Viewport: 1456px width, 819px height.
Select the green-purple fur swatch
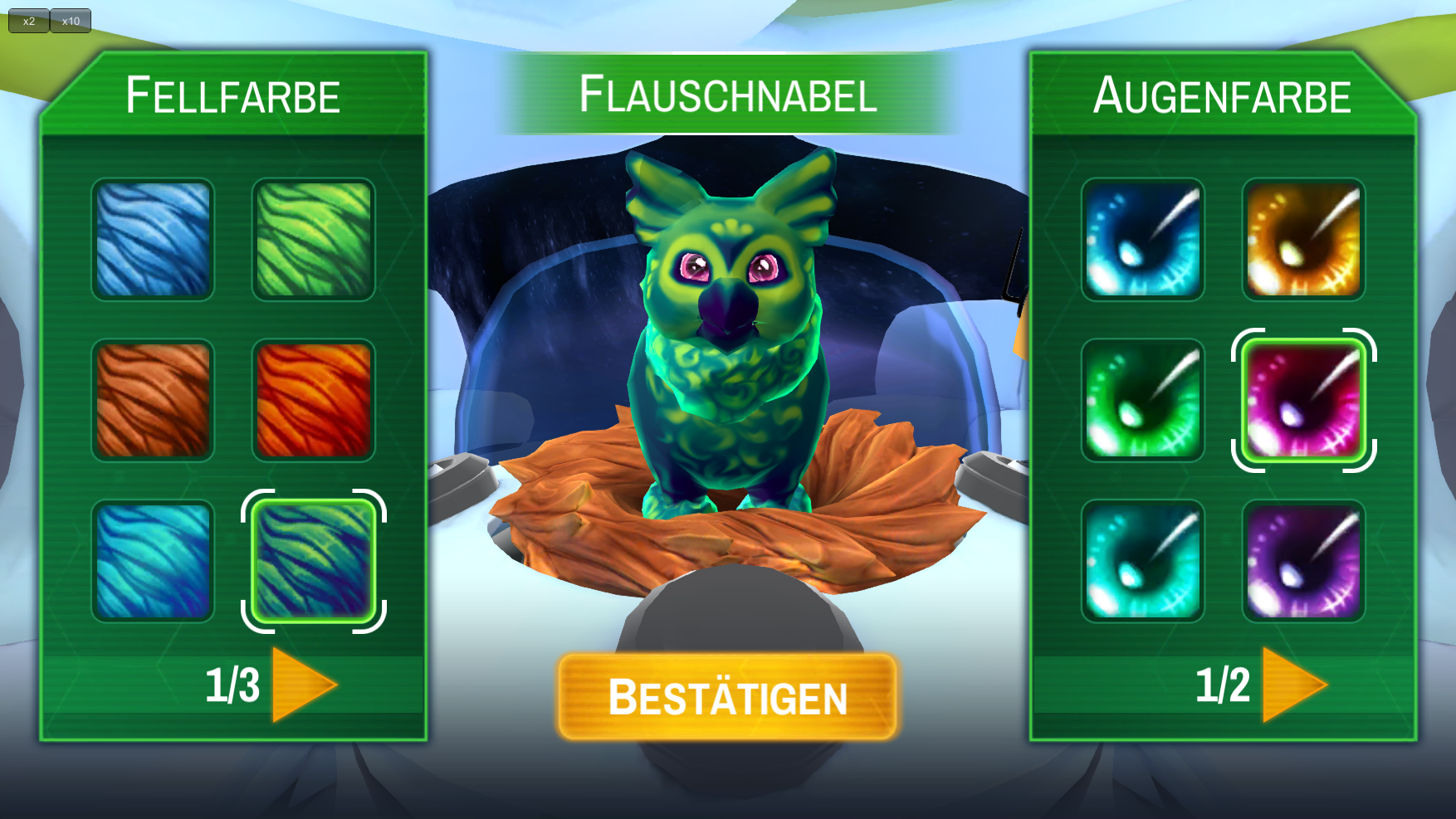pos(314,561)
